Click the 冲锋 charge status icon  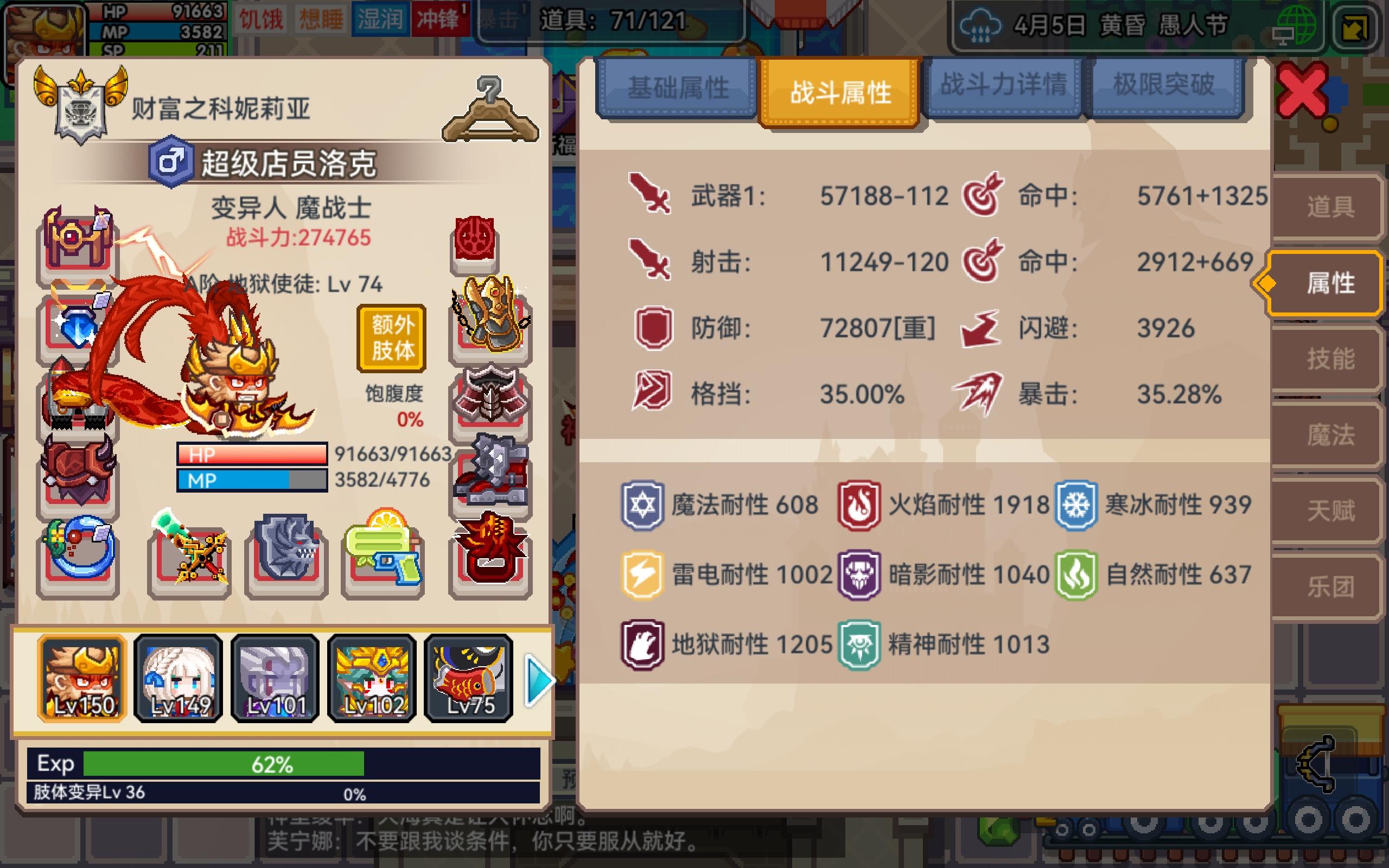439,19
